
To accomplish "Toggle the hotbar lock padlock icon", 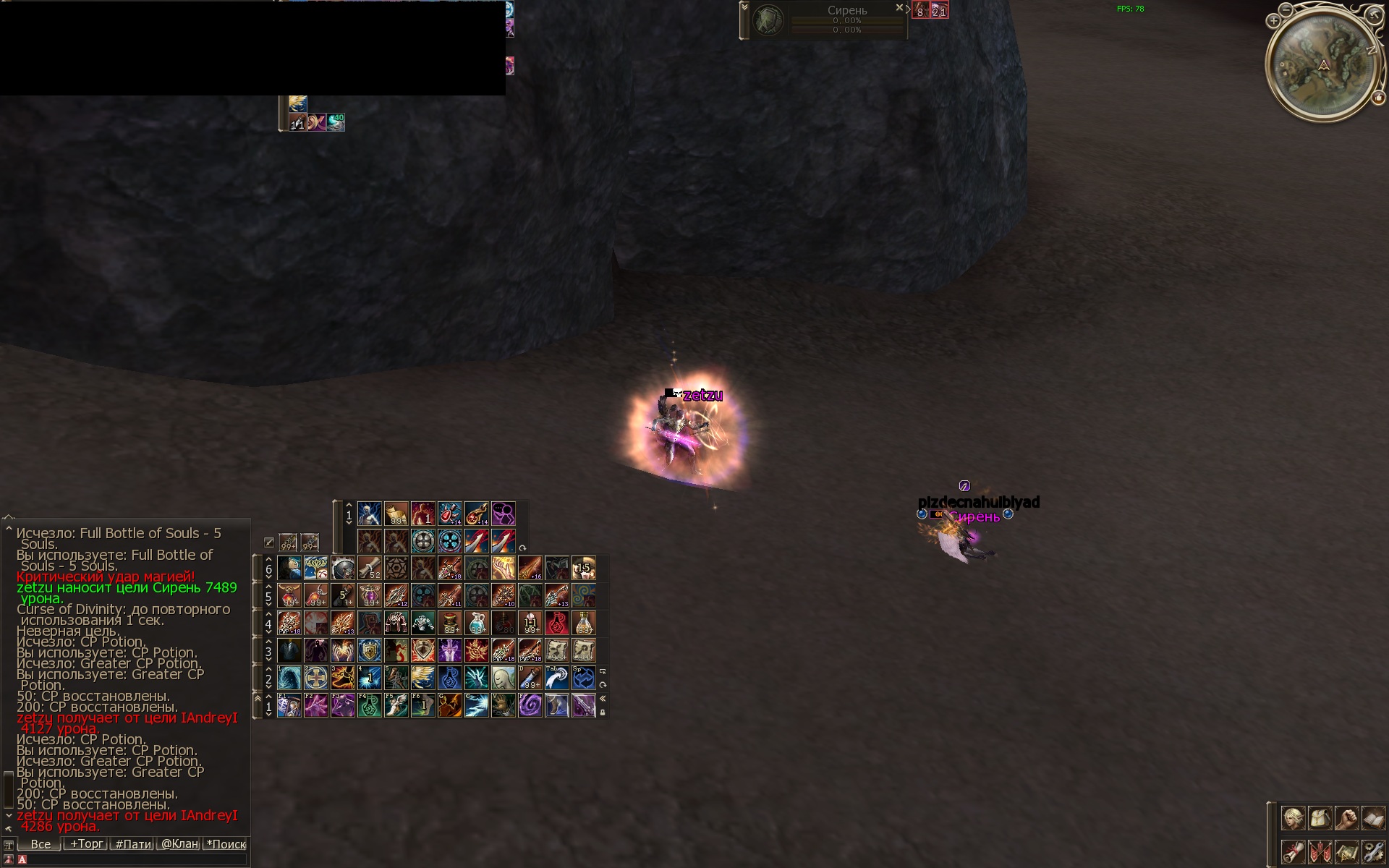I will click(603, 712).
